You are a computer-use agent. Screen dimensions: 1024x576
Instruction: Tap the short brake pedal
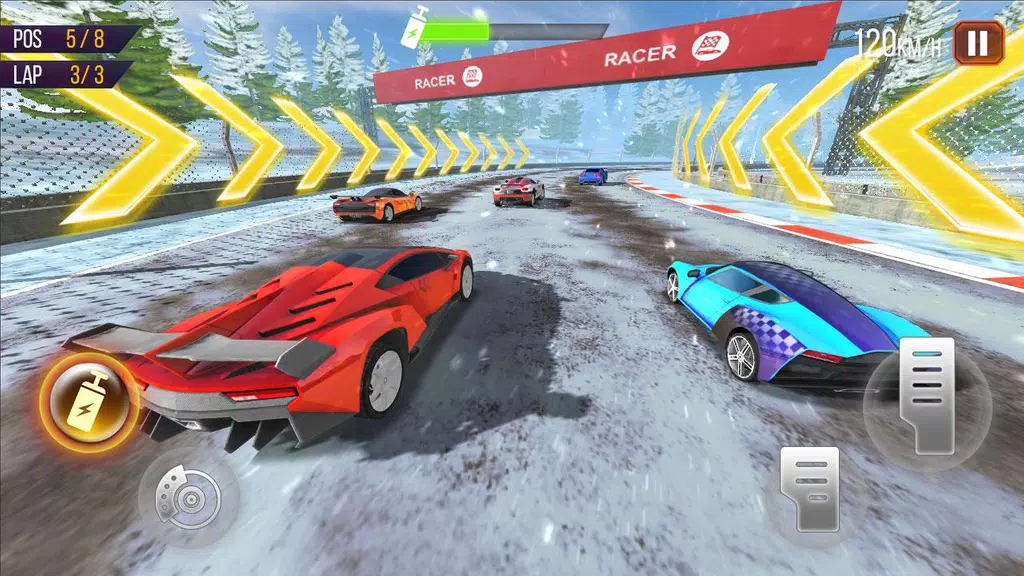(811, 487)
